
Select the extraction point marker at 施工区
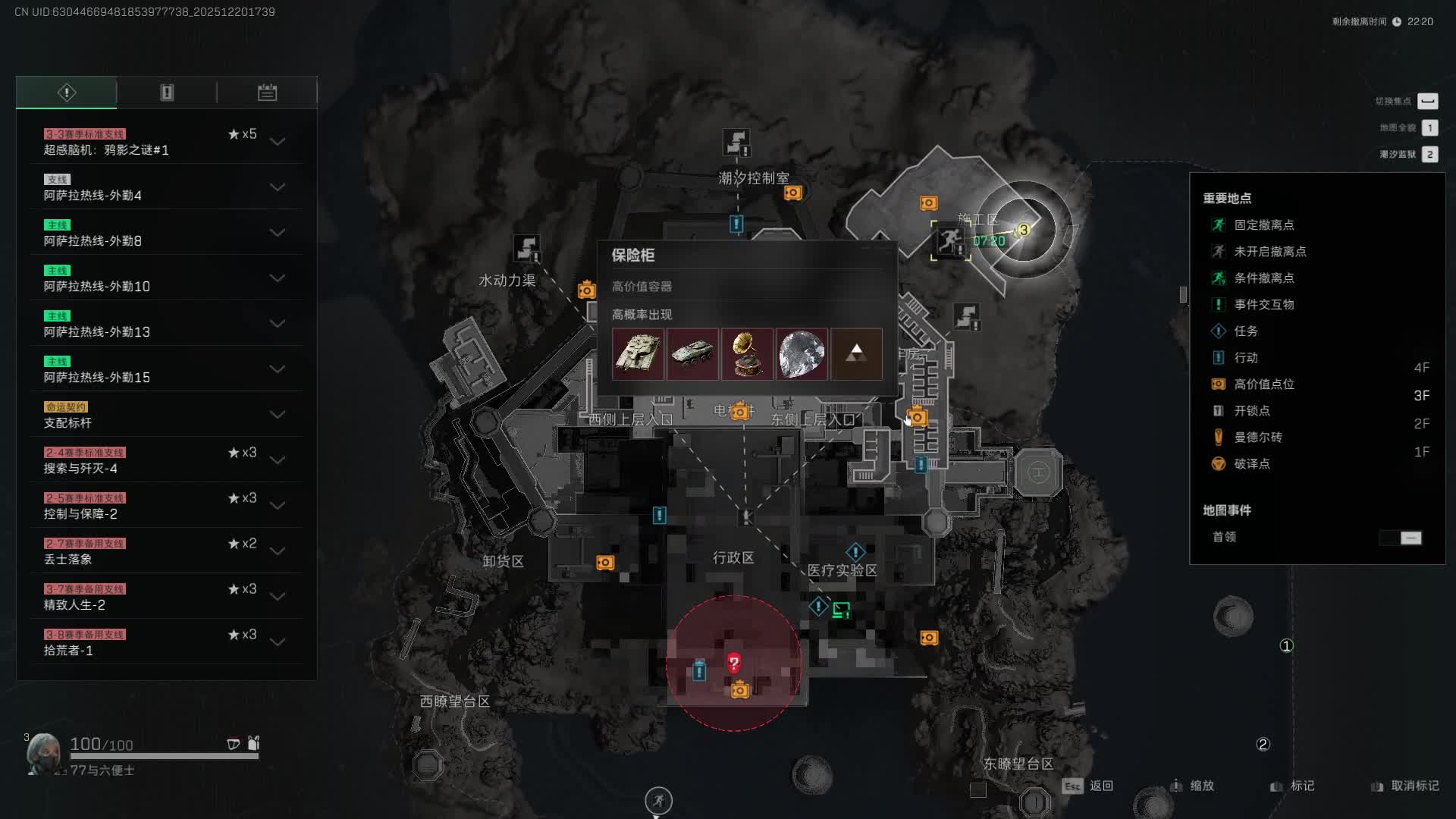949,241
